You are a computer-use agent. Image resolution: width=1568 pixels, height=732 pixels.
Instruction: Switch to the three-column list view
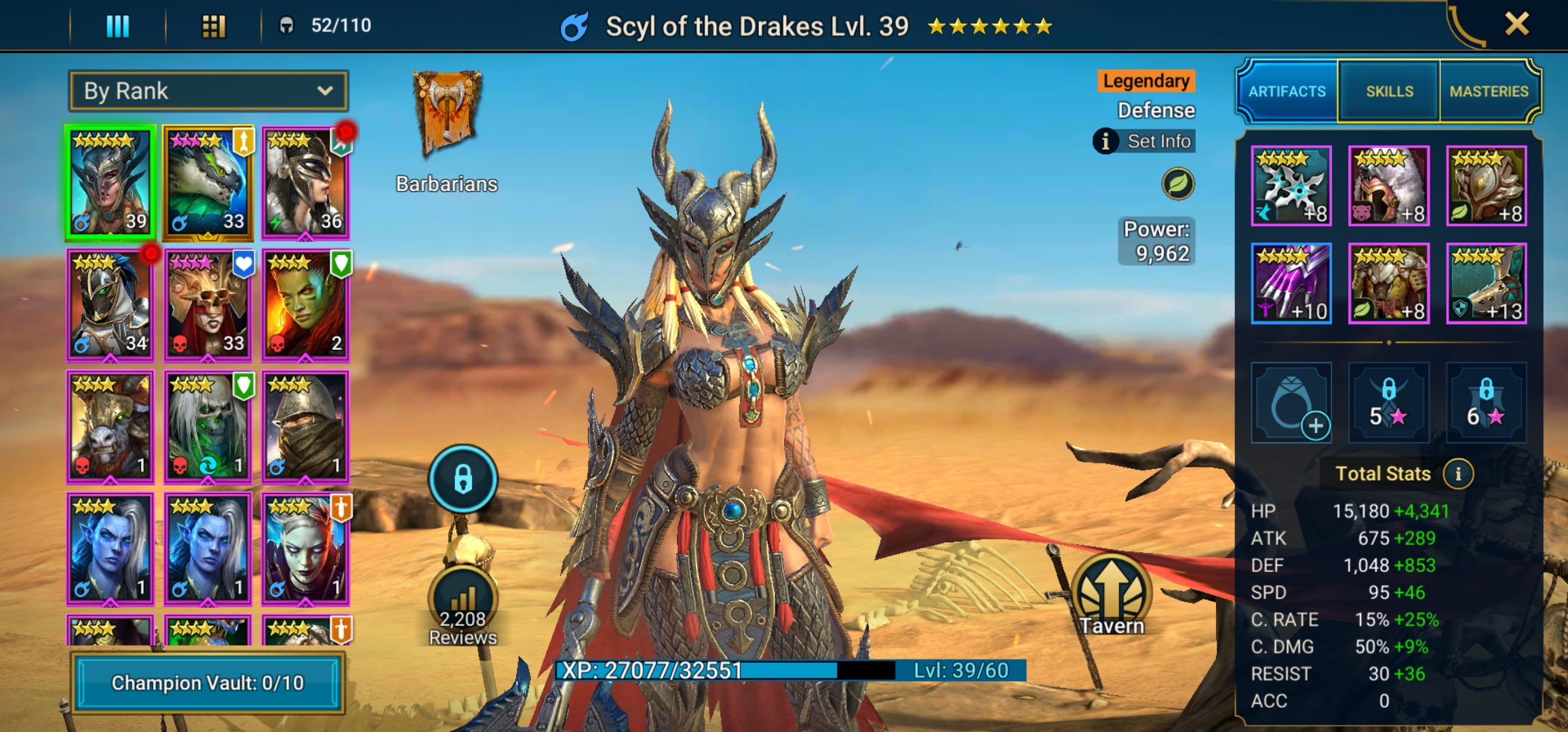pyautogui.click(x=117, y=26)
